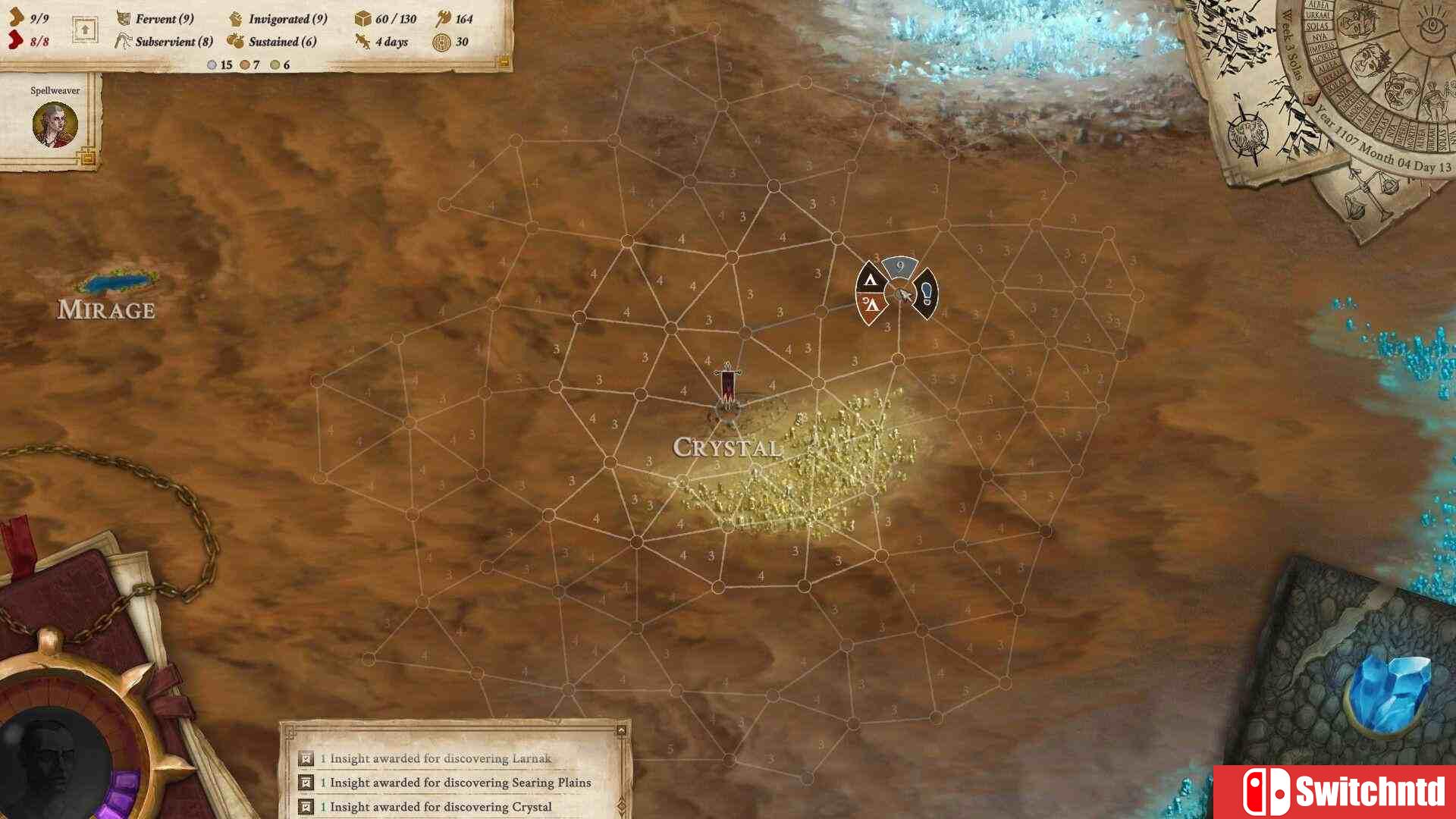Click the coin icon showing 30
This screenshot has width=1456, height=819.
point(442,42)
